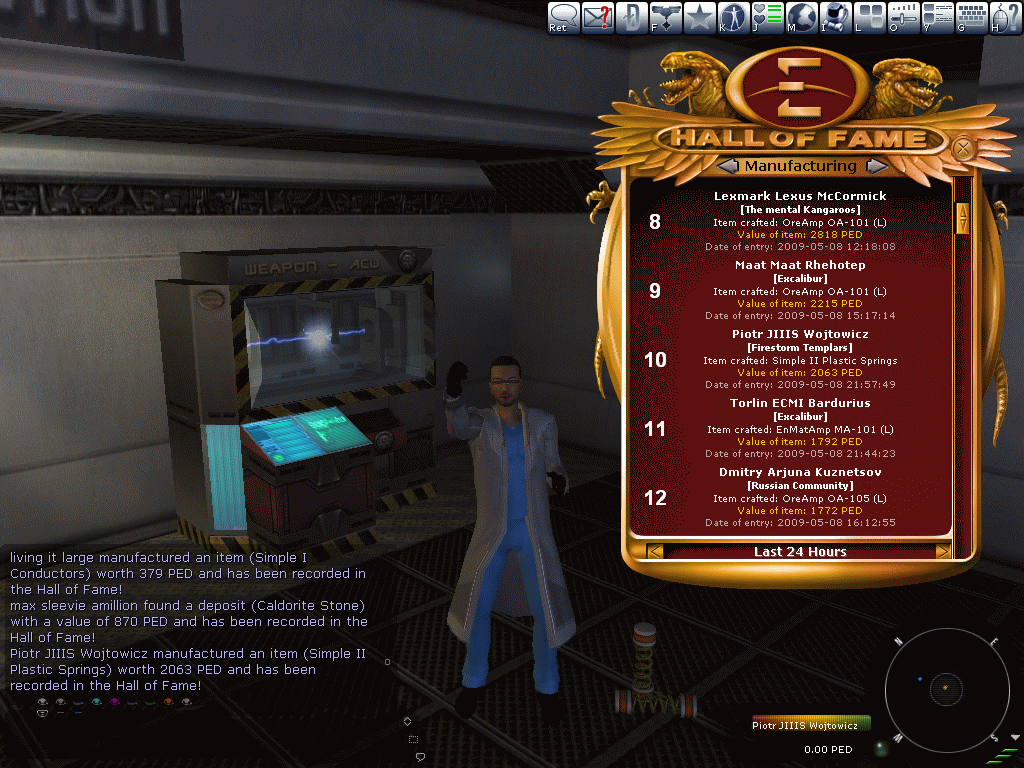Image resolution: width=1024 pixels, height=768 pixels.
Task: Click the Hall of Fame list scrollbar handle
Action: pyautogui.click(x=963, y=218)
